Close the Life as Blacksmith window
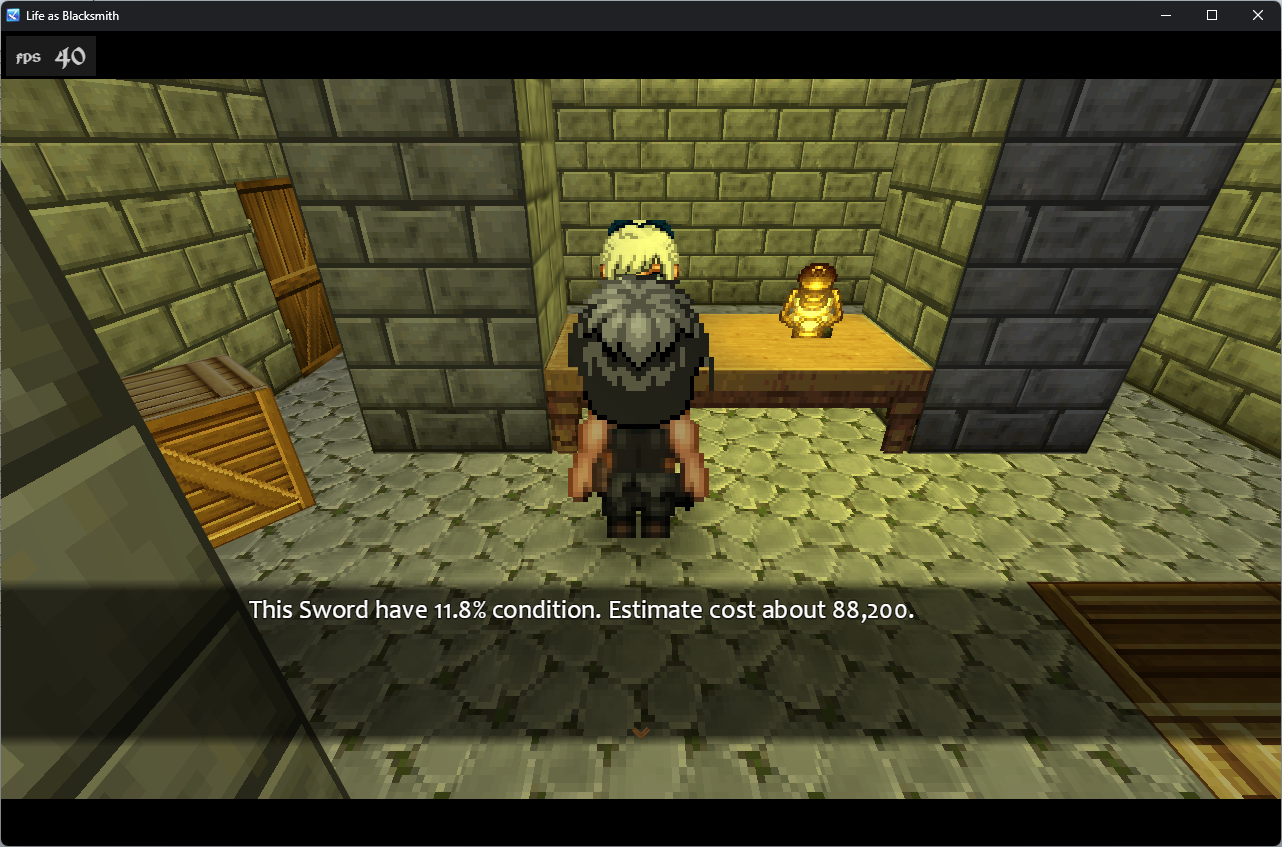The height and width of the screenshot is (847, 1282). [1257, 15]
